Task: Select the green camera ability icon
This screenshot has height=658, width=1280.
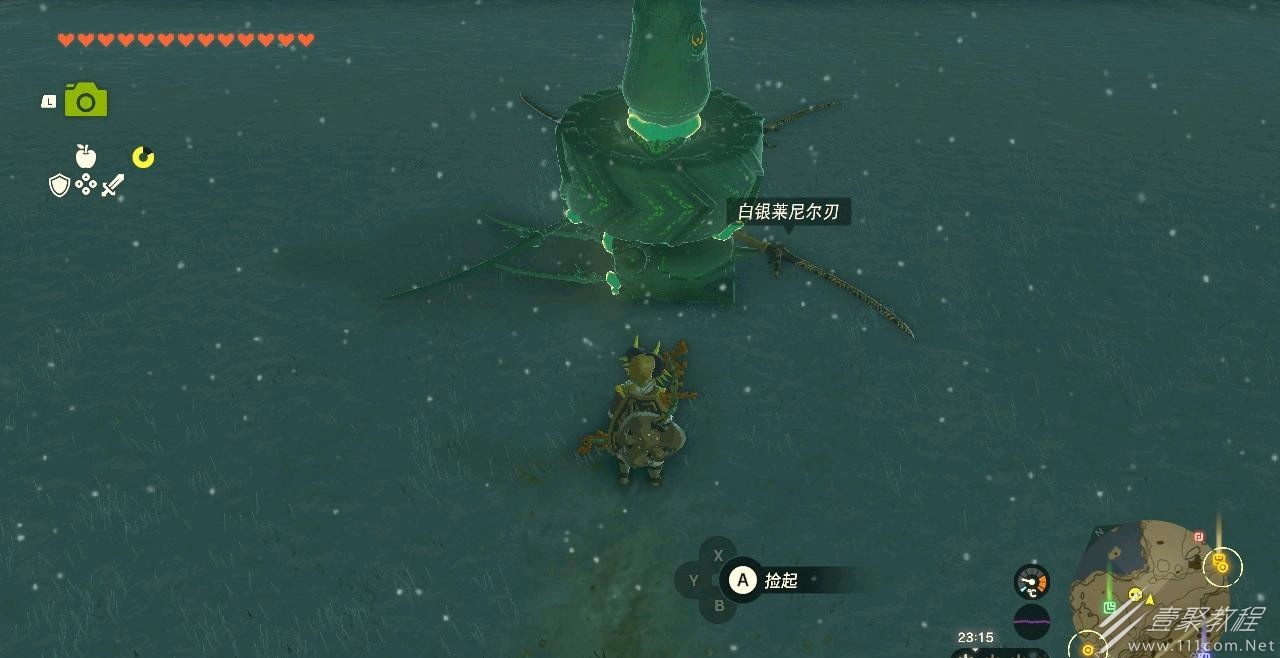Action: click(86, 100)
